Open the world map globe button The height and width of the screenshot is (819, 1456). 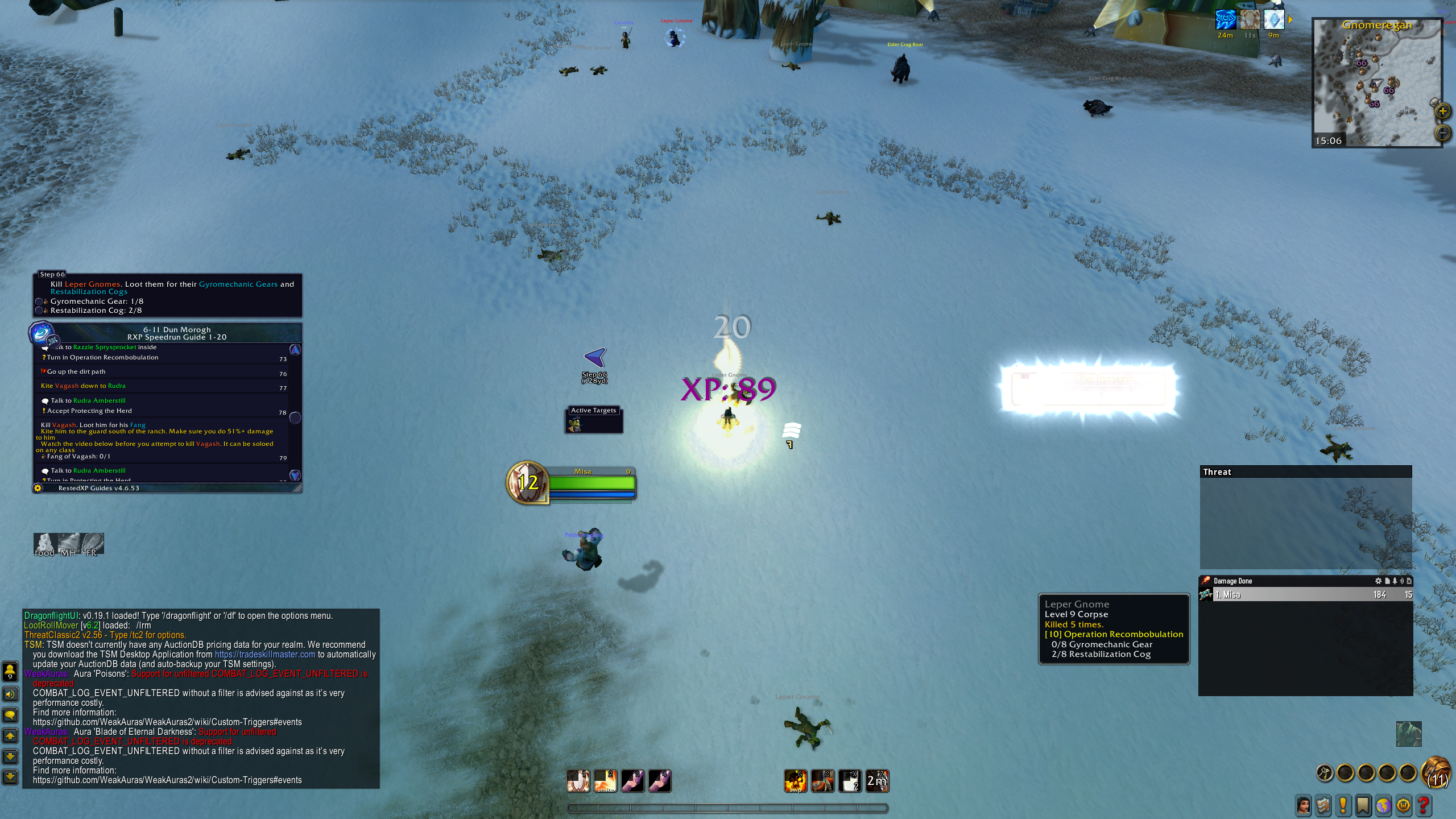pos(1383,805)
